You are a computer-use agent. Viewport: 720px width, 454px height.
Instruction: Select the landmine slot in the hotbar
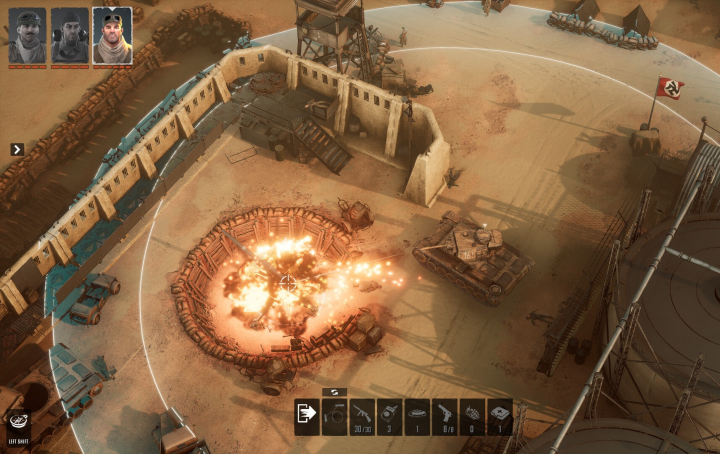point(417,416)
